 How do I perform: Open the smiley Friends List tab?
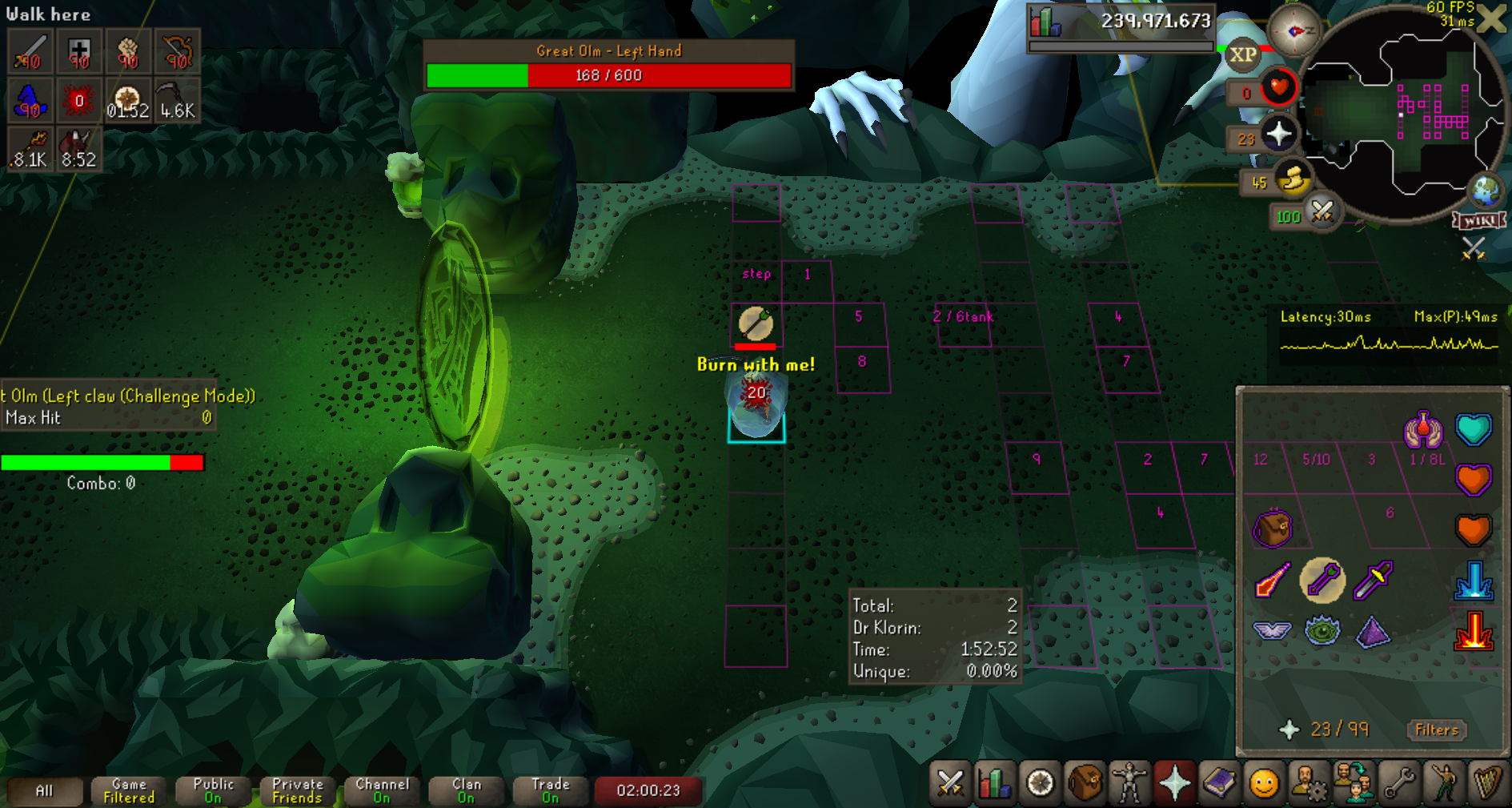click(x=1264, y=782)
